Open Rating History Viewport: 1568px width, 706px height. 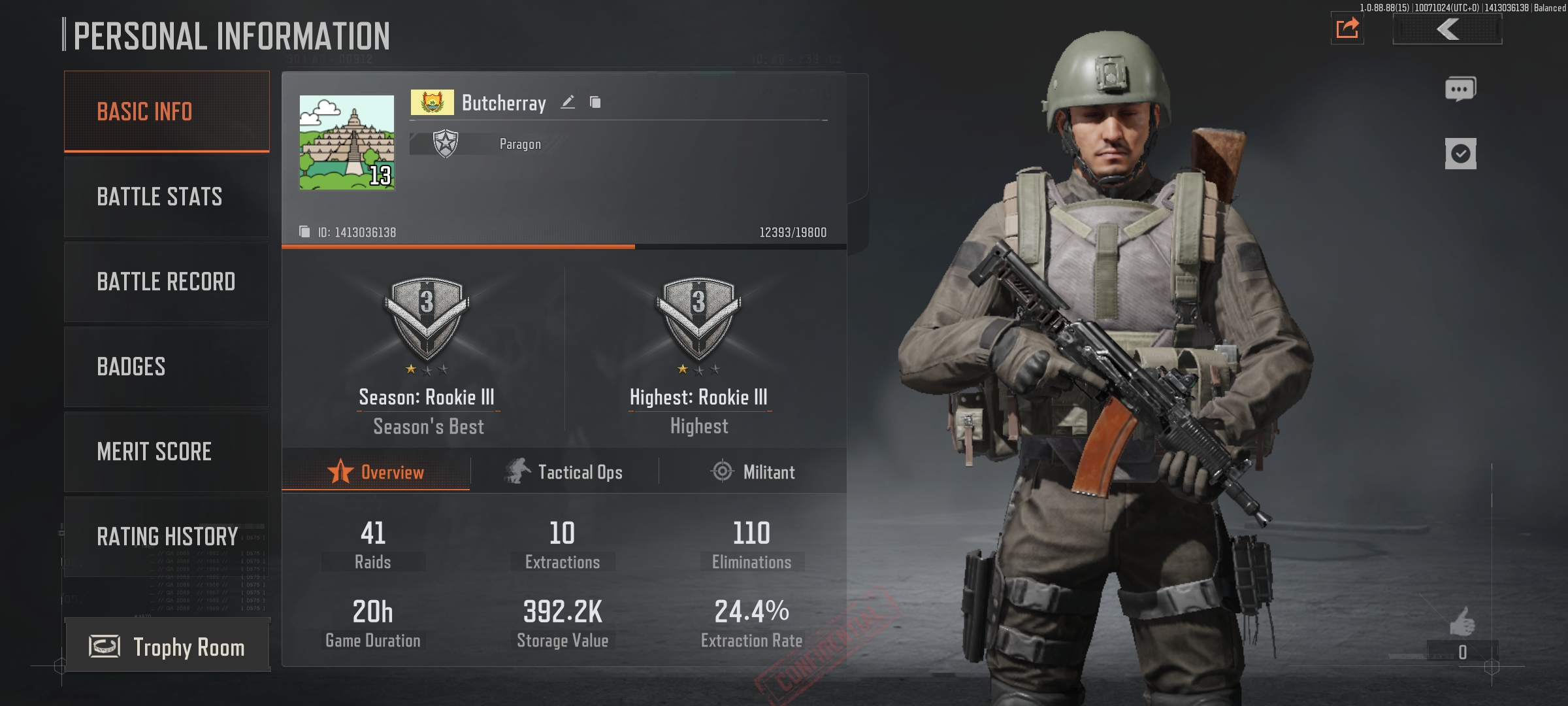(x=167, y=537)
